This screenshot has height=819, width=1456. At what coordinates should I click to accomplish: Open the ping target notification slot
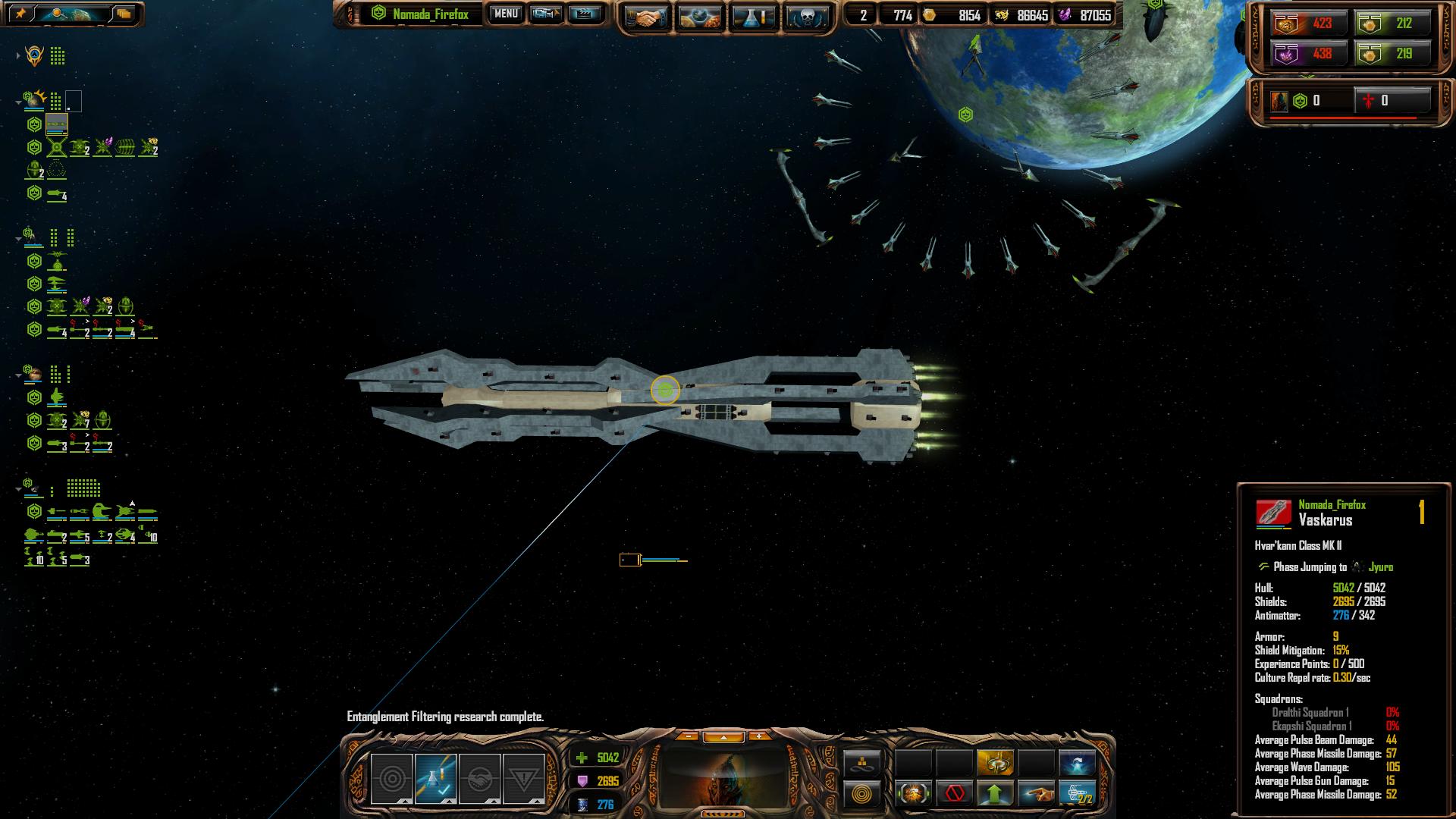[x=391, y=779]
